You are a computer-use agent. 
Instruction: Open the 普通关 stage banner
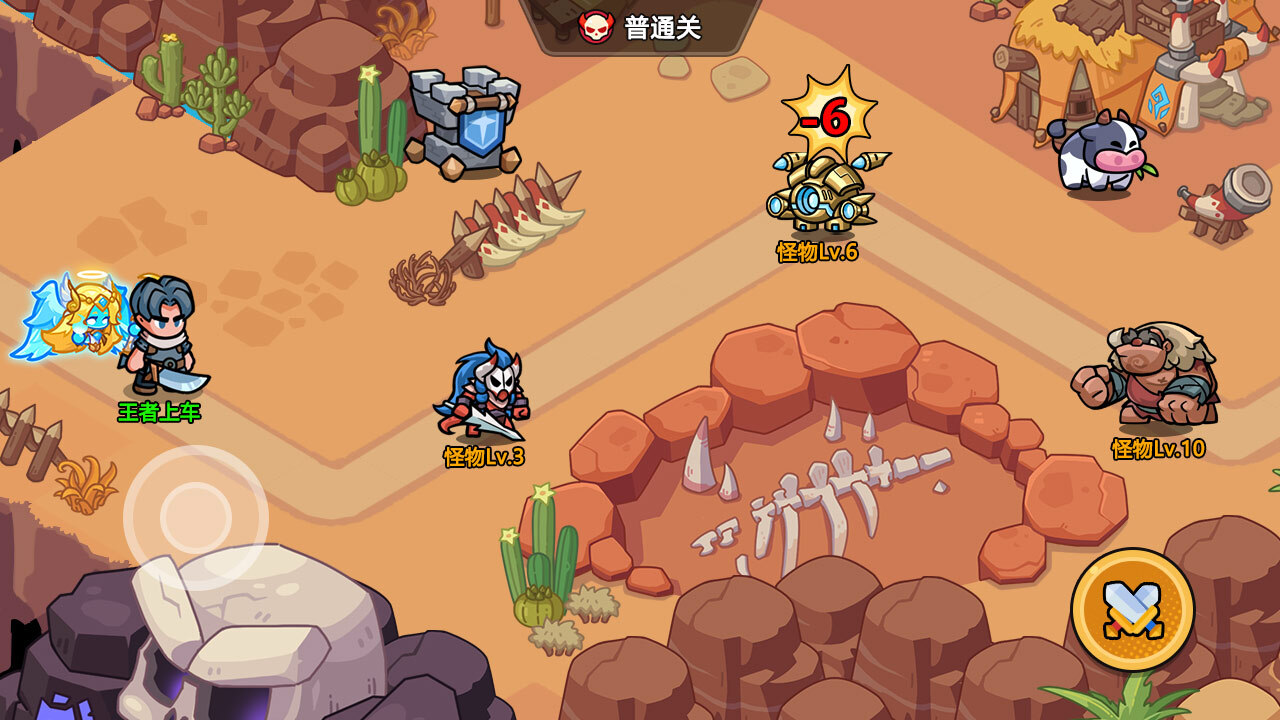pyautogui.click(x=641, y=27)
